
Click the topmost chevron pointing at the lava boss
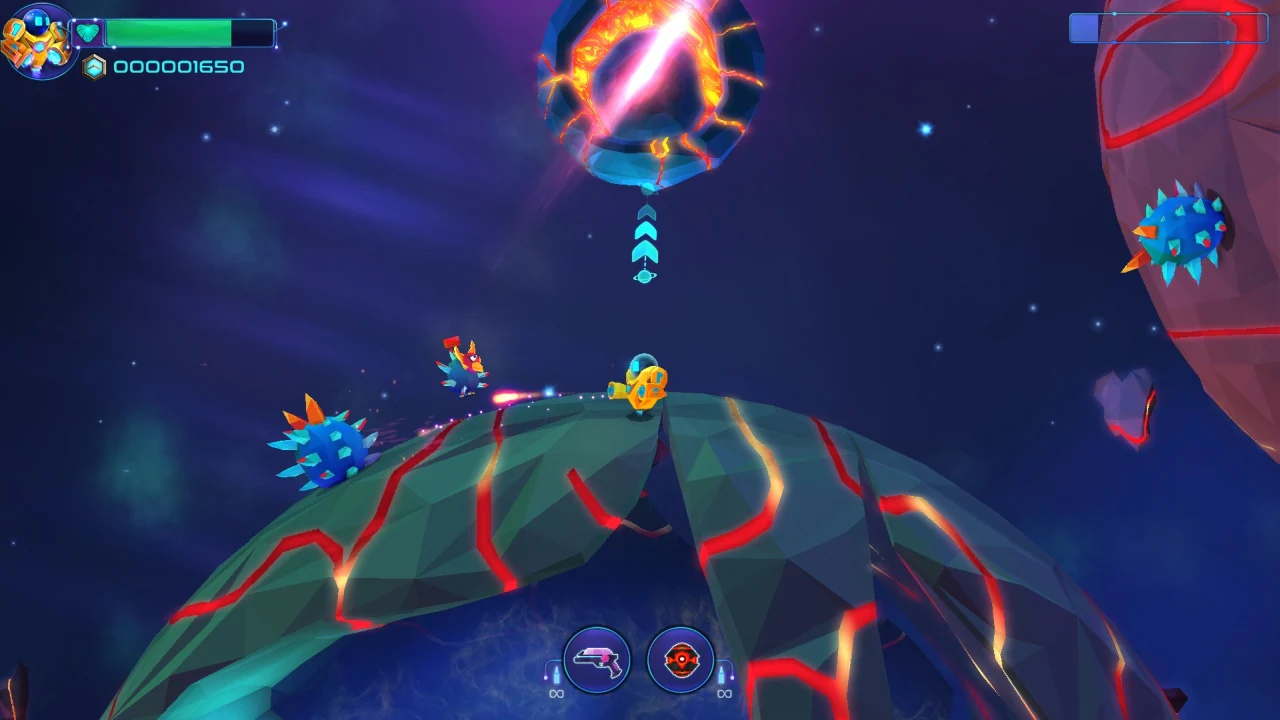click(x=646, y=212)
